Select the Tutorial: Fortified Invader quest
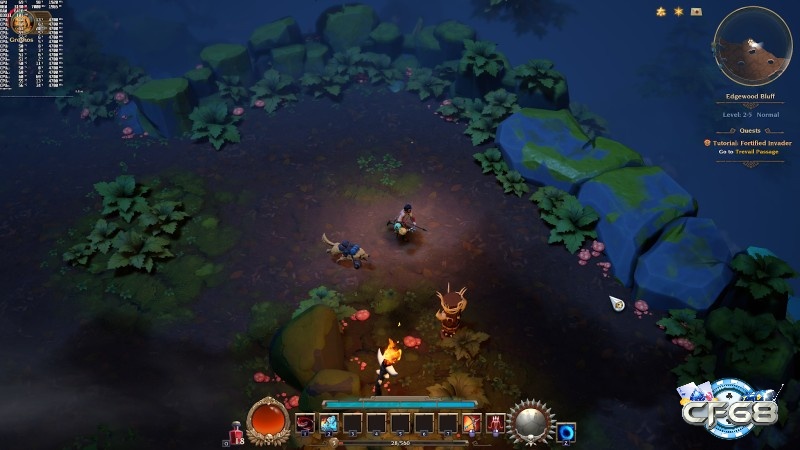The image size is (800, 450). (x=750, y=142)
